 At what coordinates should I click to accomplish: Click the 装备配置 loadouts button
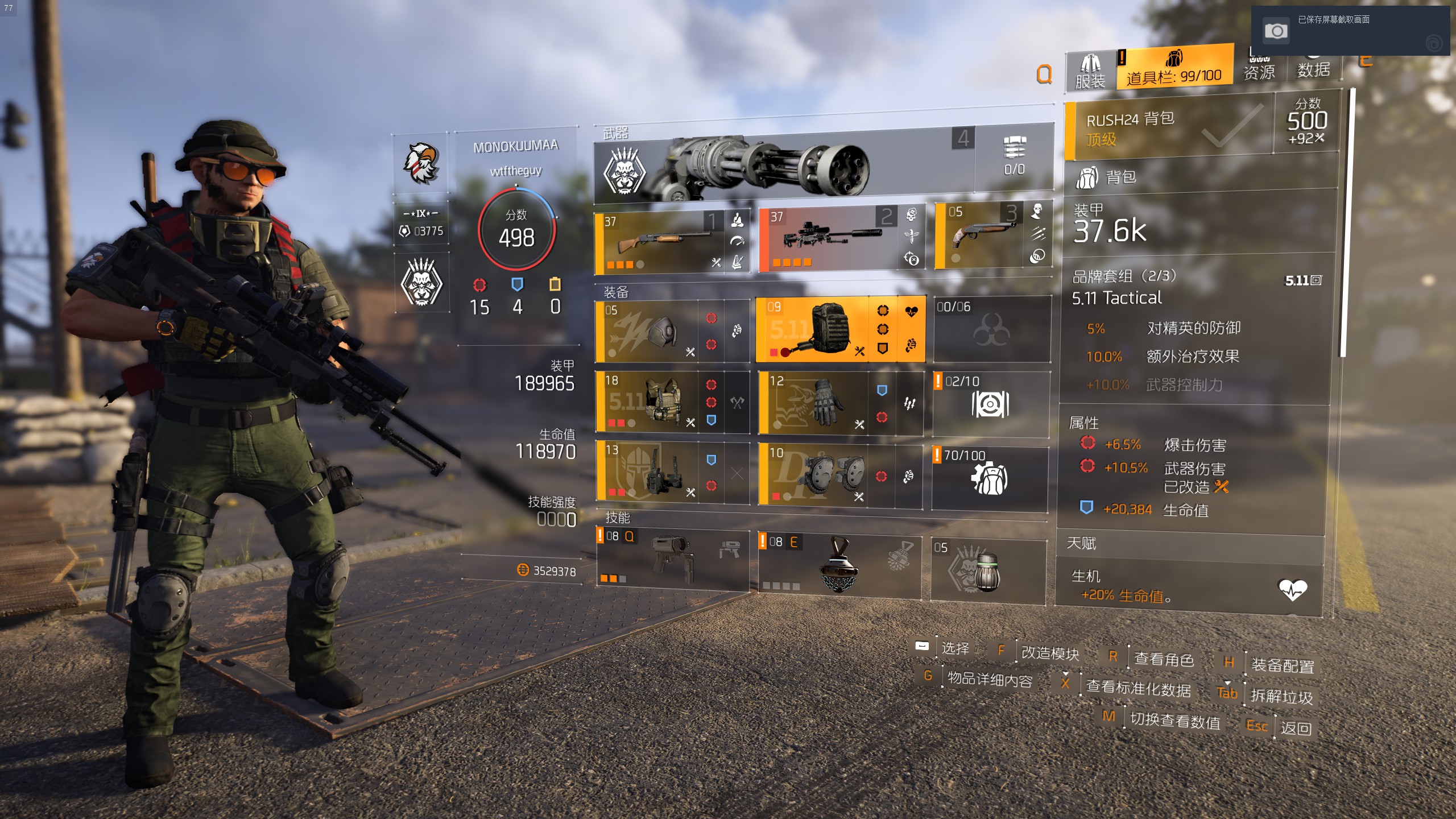1283,665
